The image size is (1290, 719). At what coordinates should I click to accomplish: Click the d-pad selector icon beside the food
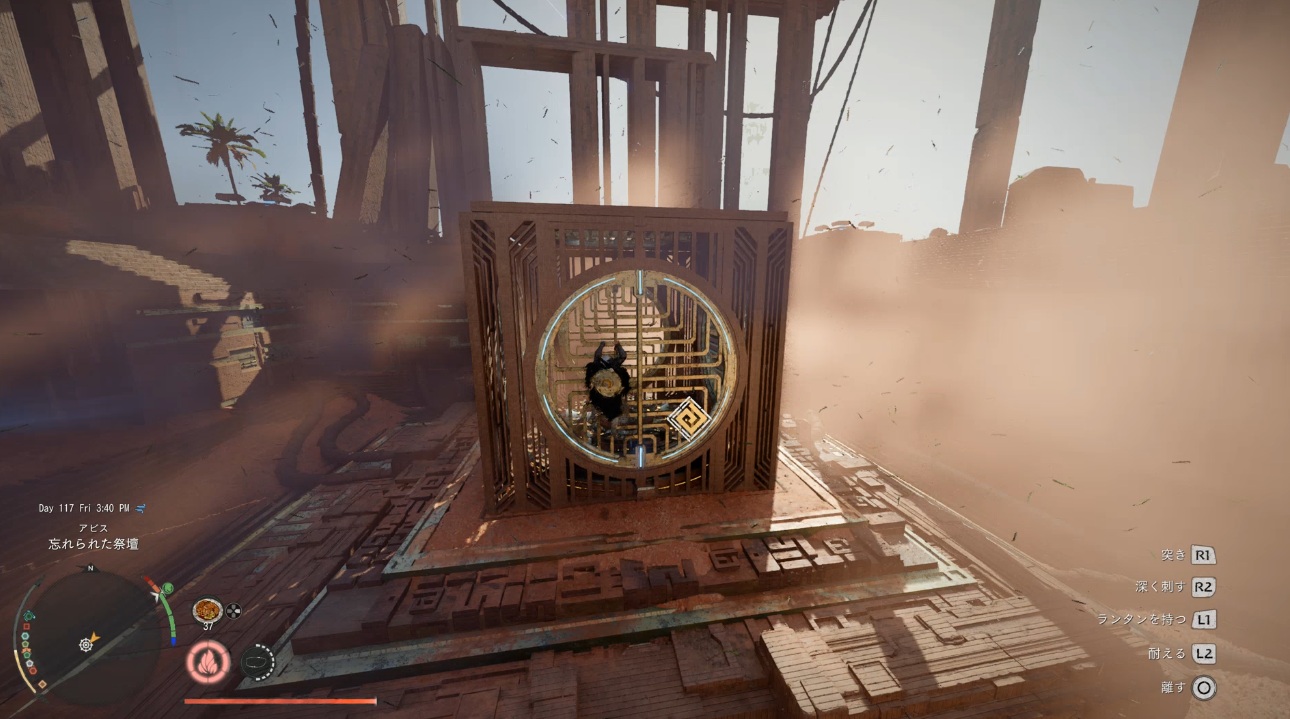pos(234,609)
